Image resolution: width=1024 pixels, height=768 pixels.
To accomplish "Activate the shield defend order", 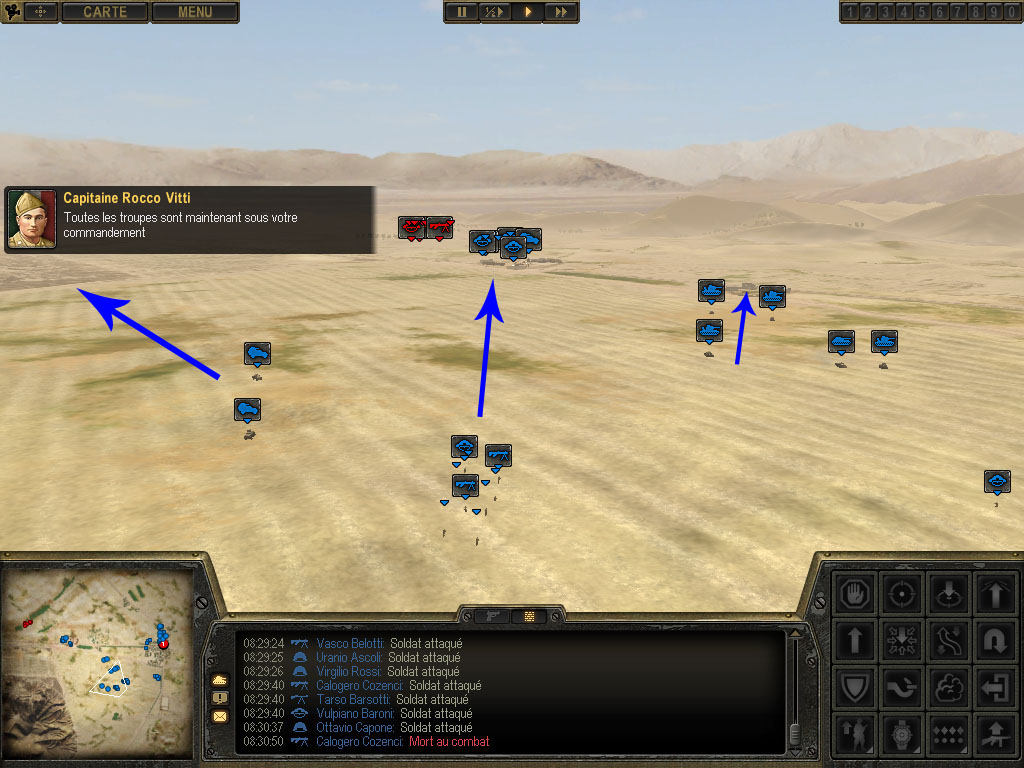I will (855, 689).
